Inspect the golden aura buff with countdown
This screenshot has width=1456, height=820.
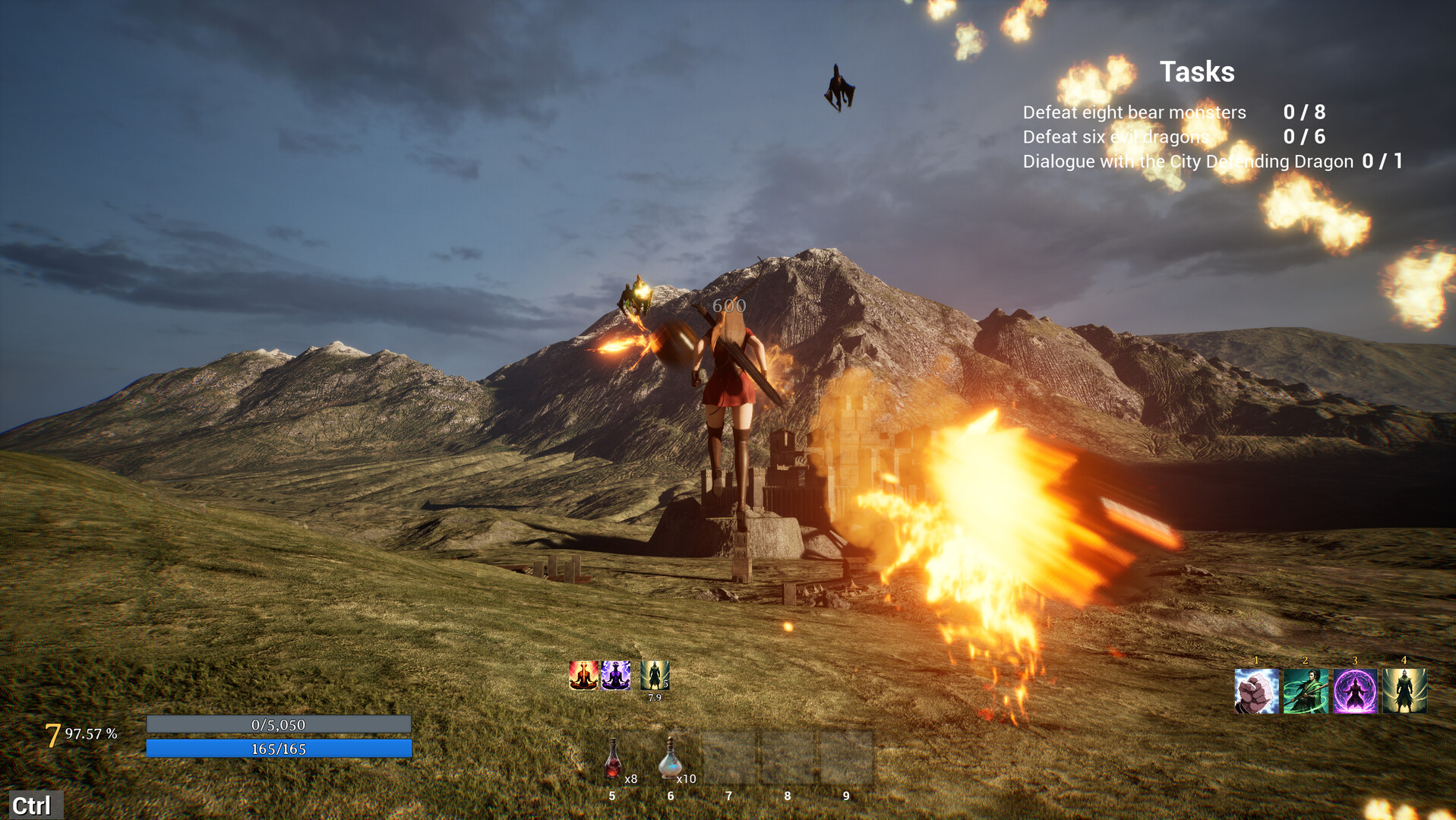654,675
